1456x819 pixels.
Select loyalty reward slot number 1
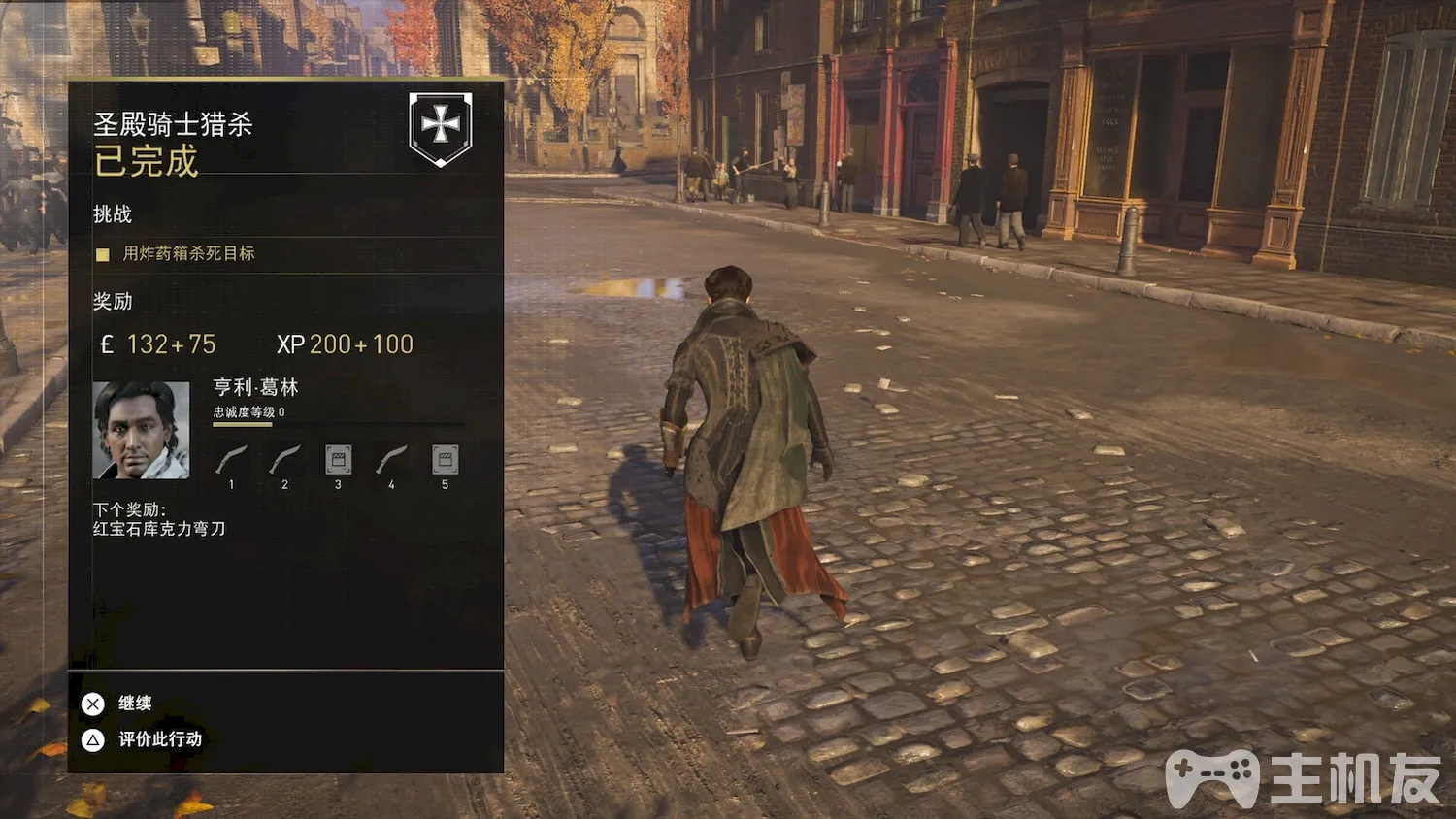(231, 460)
